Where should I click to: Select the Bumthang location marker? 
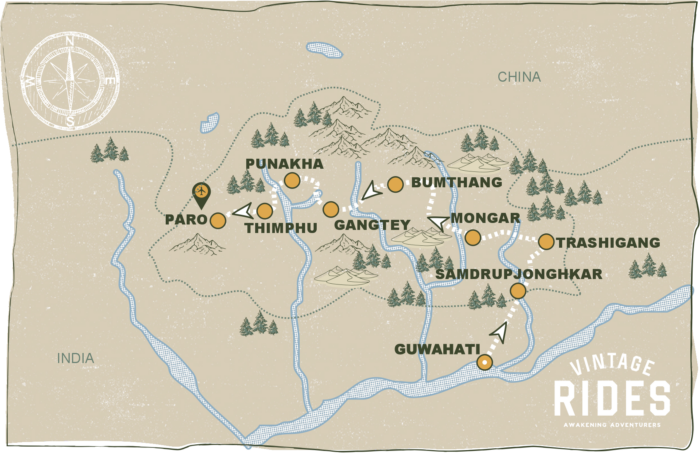point(395,183)
